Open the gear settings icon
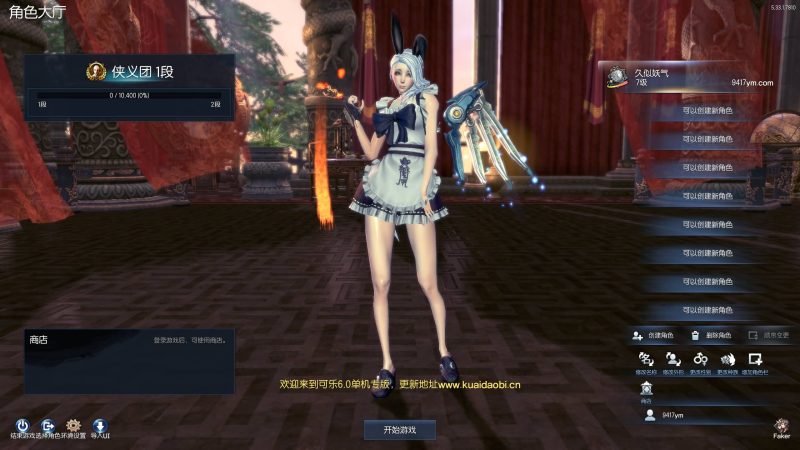 72,425
